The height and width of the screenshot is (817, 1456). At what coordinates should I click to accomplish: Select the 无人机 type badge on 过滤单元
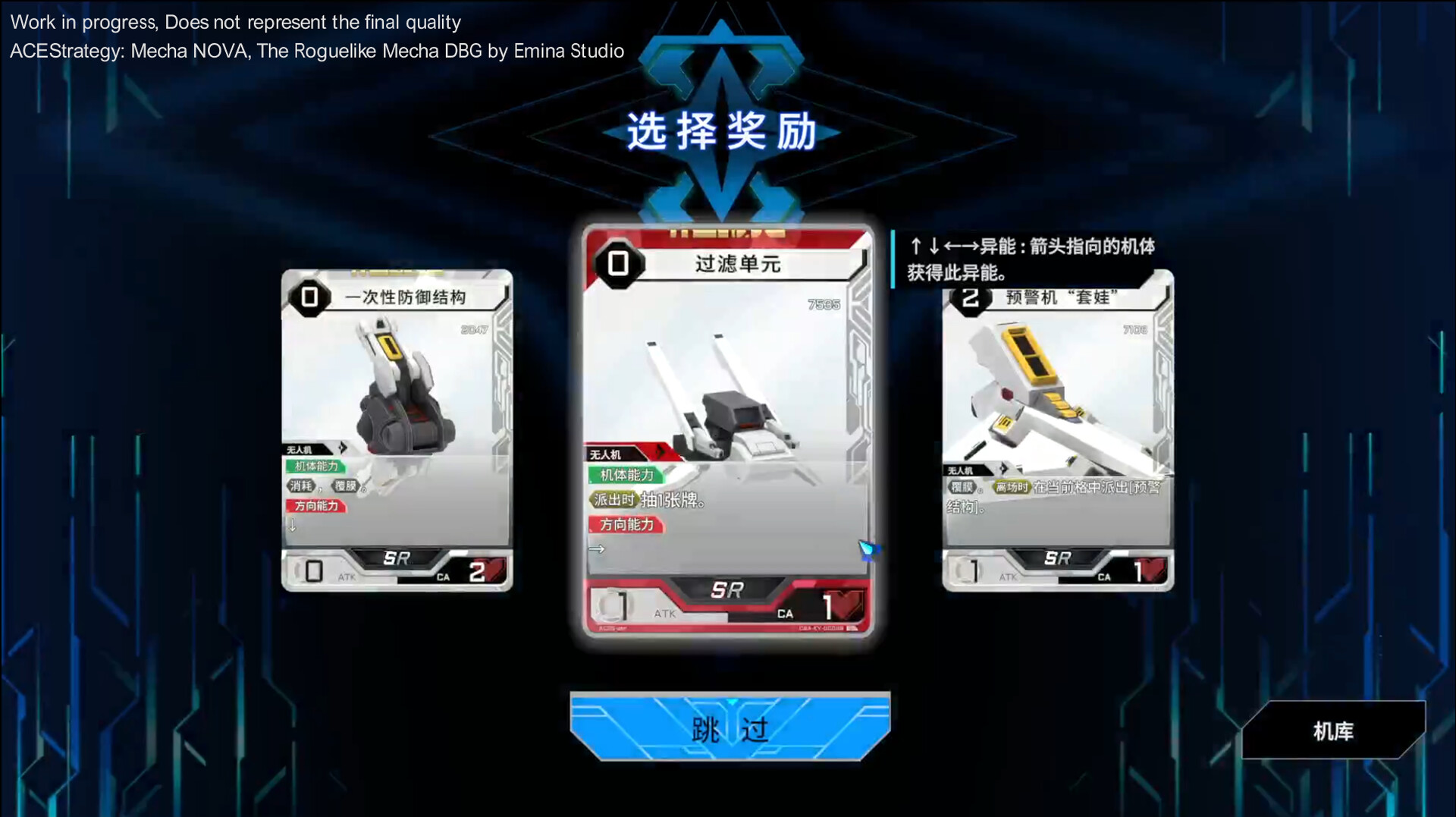pos(607,456)
